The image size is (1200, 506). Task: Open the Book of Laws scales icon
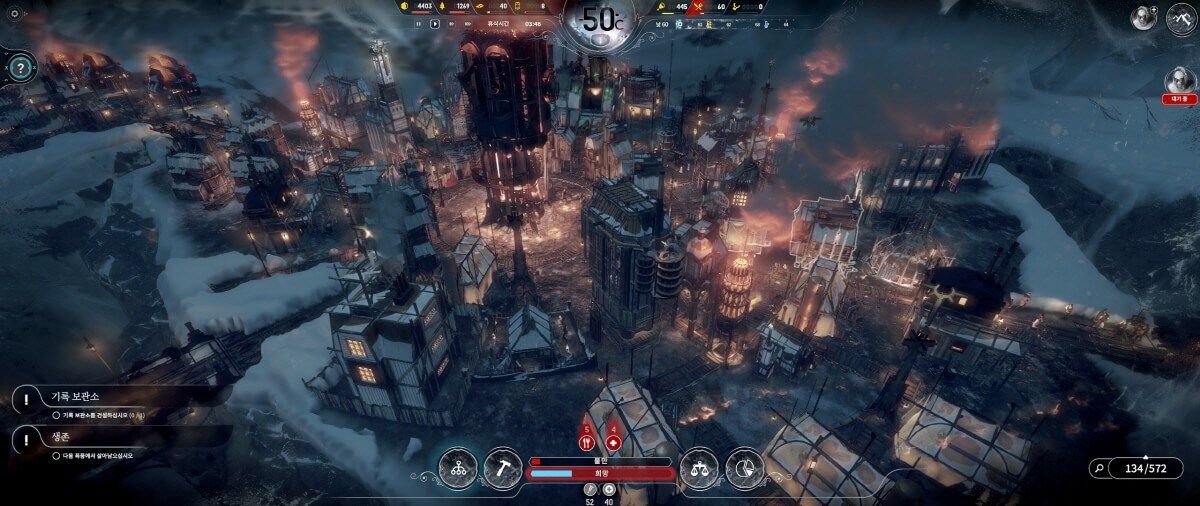(x=698, y=467)
